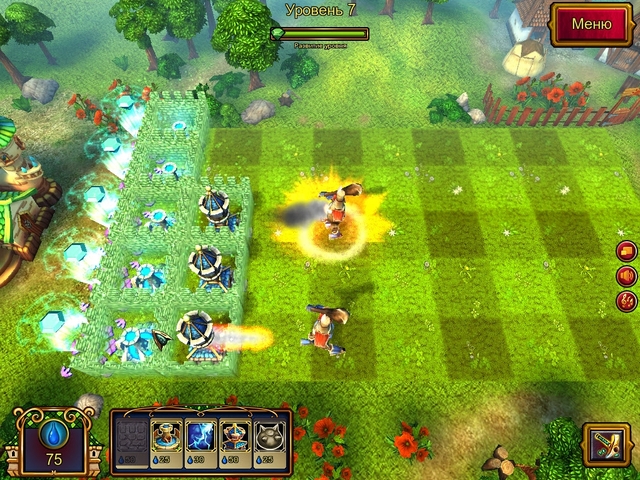Toggle the sound speaker button
The width and height of the screenshot is (640, 480).
coord(627,275)
